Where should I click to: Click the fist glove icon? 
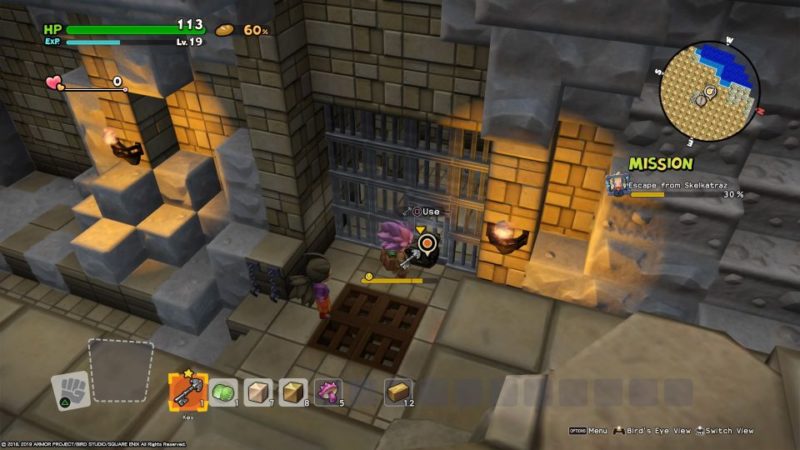coord(71,390)
